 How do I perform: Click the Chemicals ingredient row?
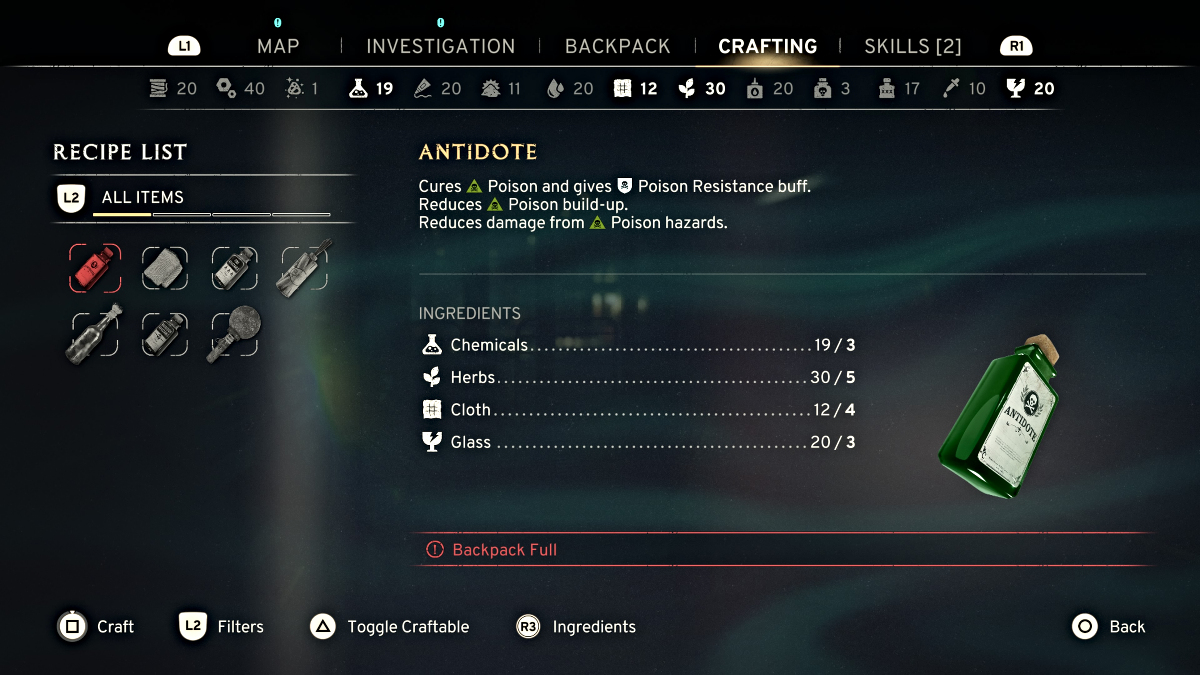point(637,345)
